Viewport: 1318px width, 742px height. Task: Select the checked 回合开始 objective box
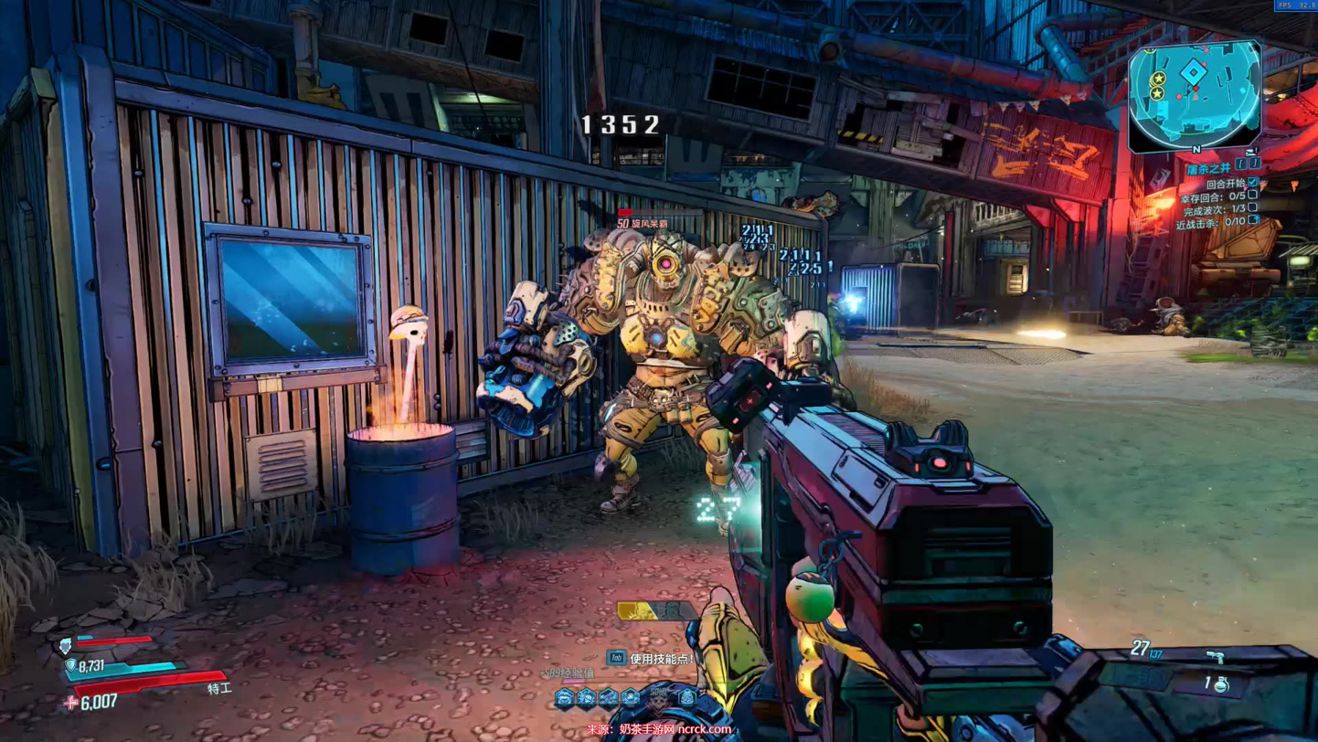click(x=1254, y=184)
